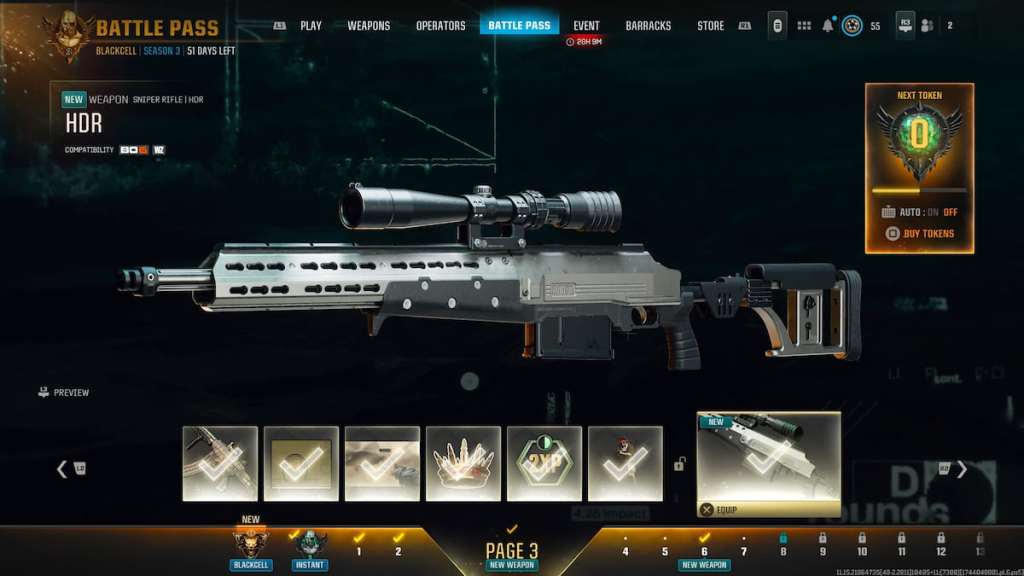Go to the next reward page arrow

pyautogui.click(x=961, y=468)
